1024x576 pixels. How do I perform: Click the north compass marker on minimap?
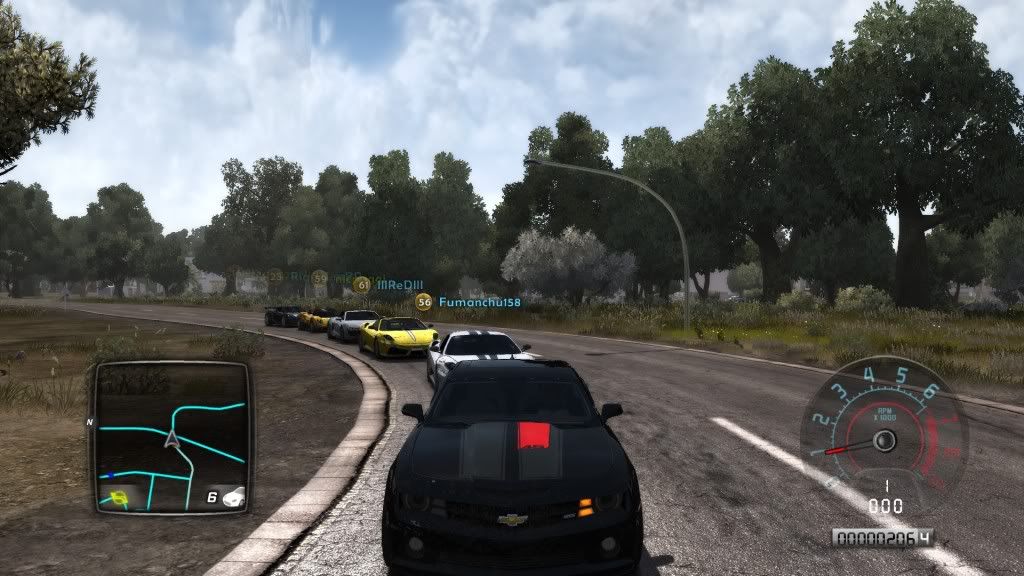tap(89, 423)
